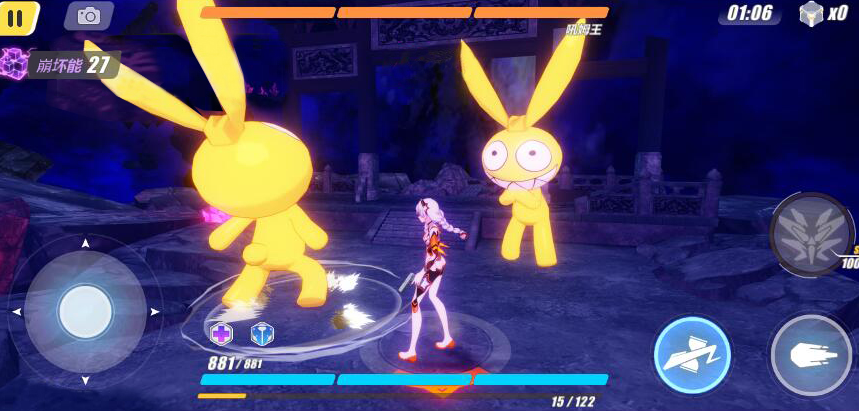This screenshot has height=411, width=859.
Task: Click the virtual movement joystick
Action: point(85,312)
